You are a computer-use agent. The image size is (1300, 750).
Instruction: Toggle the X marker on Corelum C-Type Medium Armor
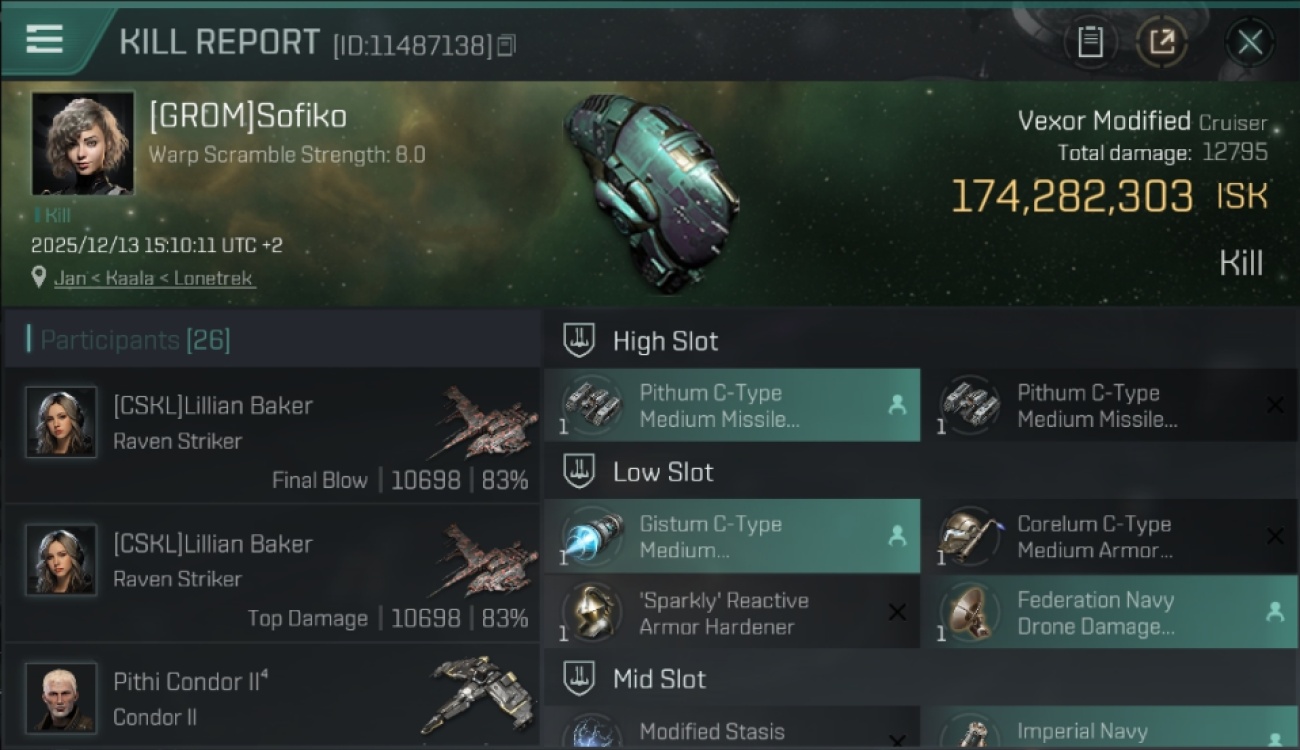pyautogui.click(x=1277, y=536)
